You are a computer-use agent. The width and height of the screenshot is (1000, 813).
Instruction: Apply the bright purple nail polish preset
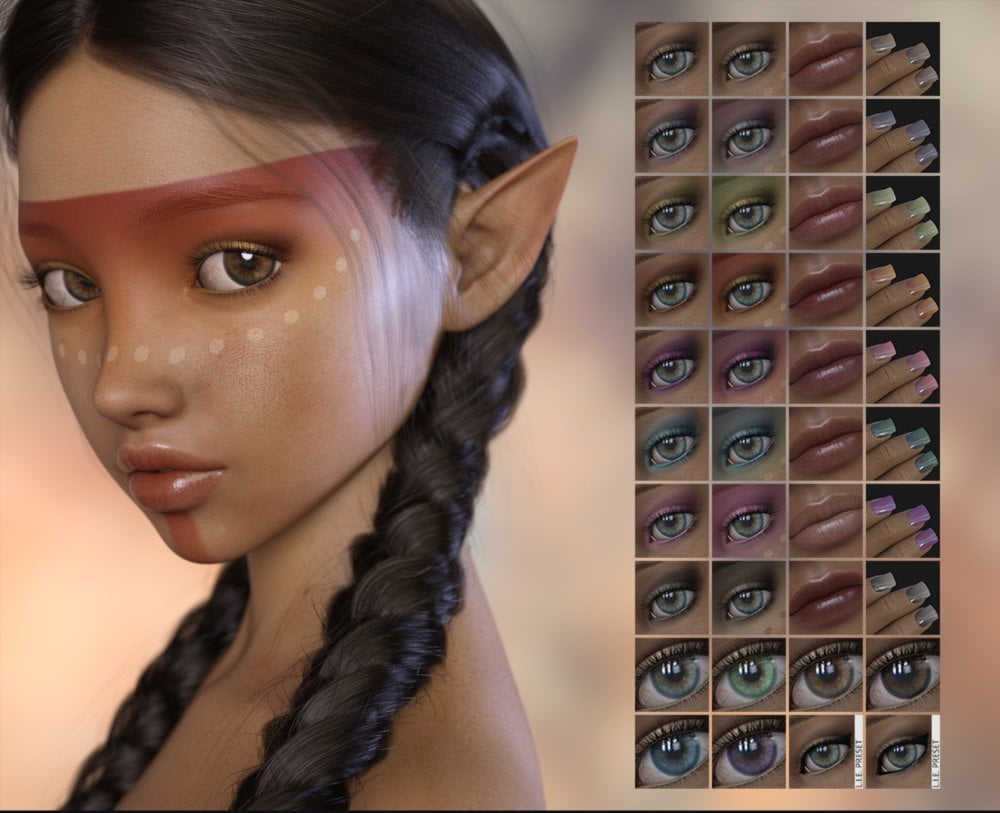pyautogui.click(x=902, y=521)
